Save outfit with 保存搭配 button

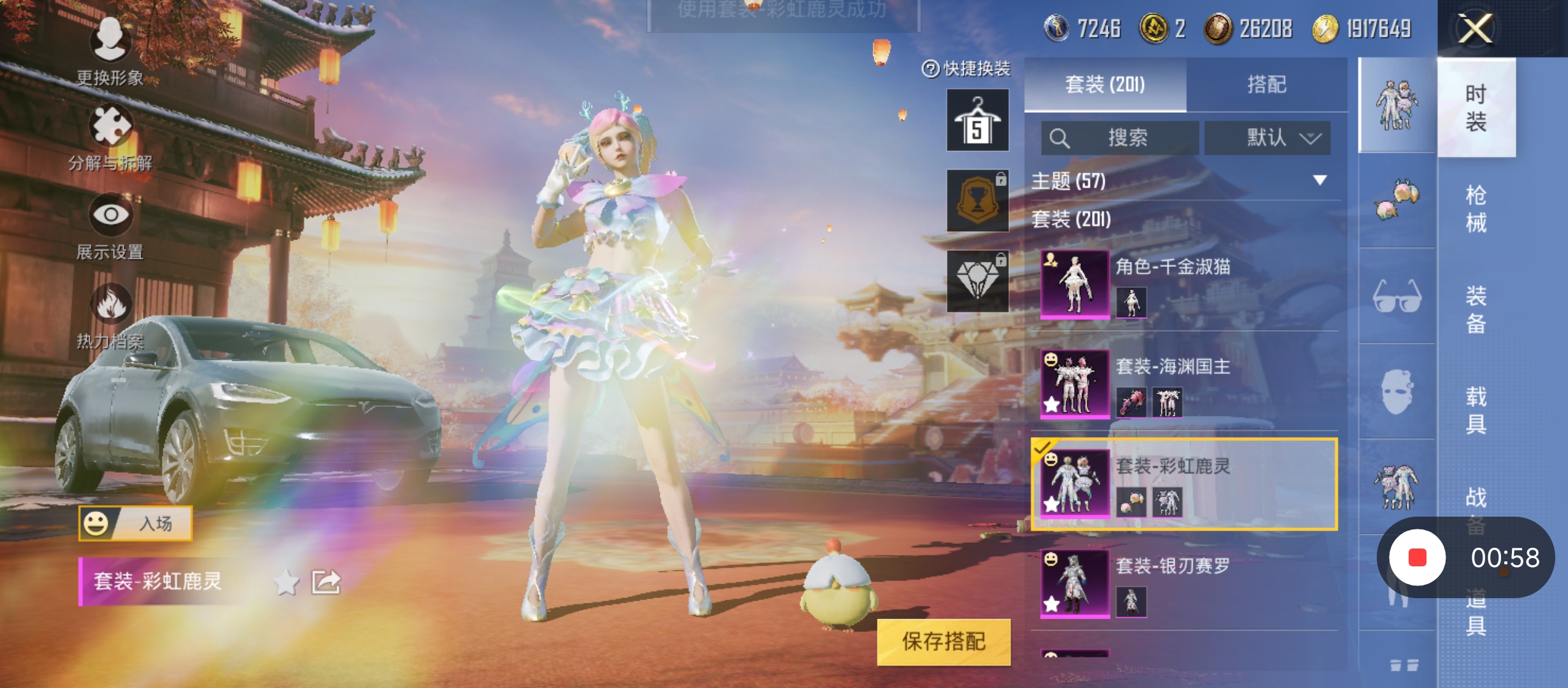943,641
